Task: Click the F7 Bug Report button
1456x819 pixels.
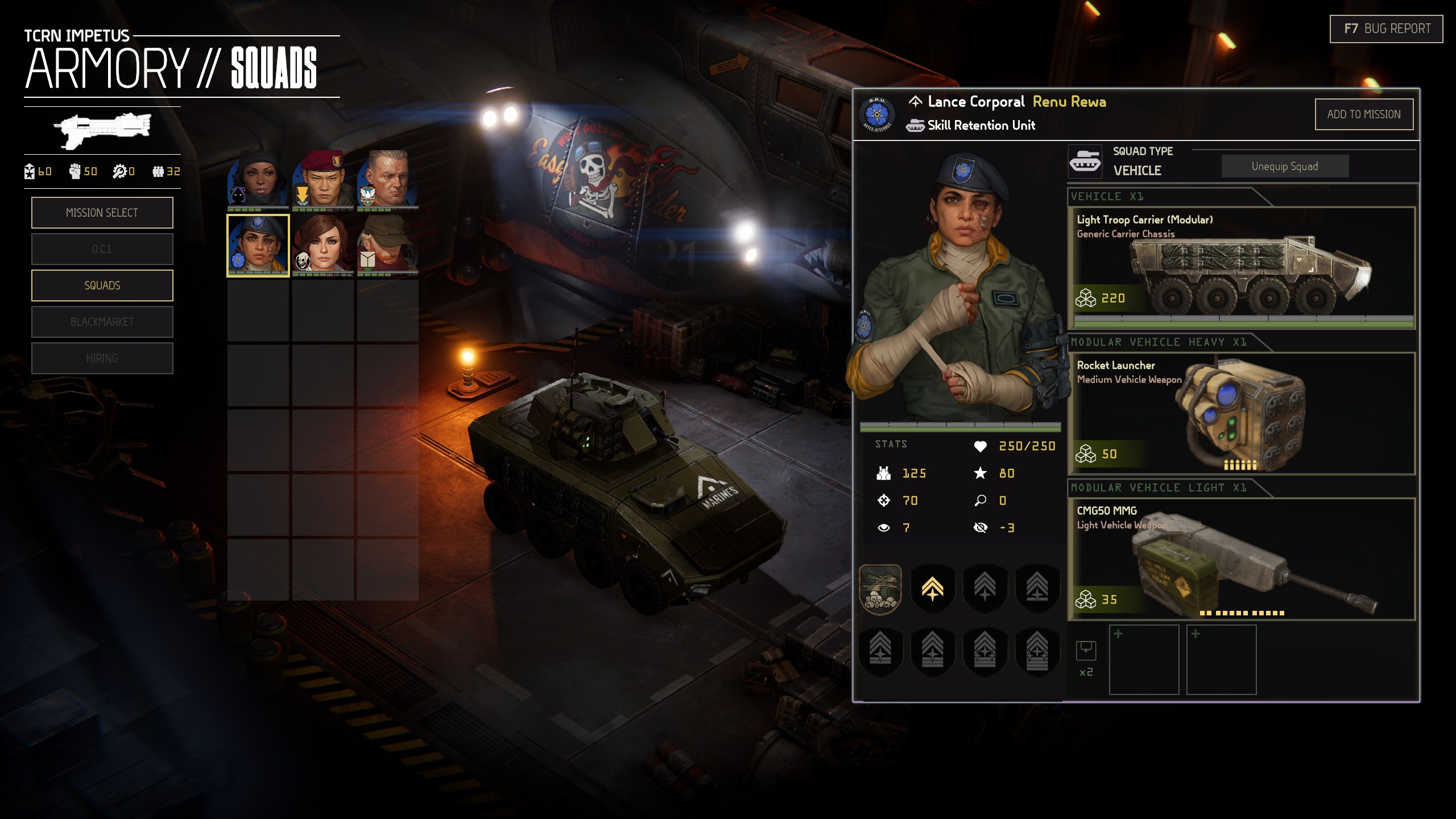Action: 1386,29
